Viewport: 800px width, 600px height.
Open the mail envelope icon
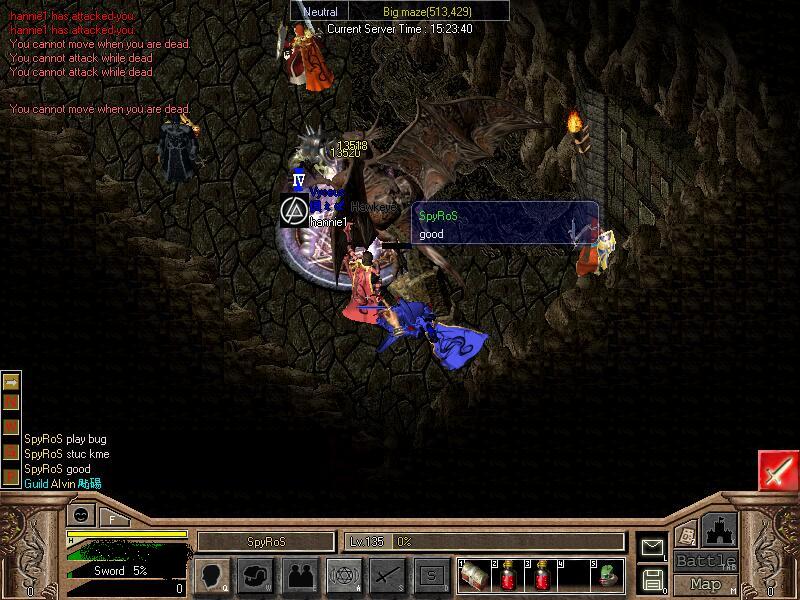tap(653, 547)
